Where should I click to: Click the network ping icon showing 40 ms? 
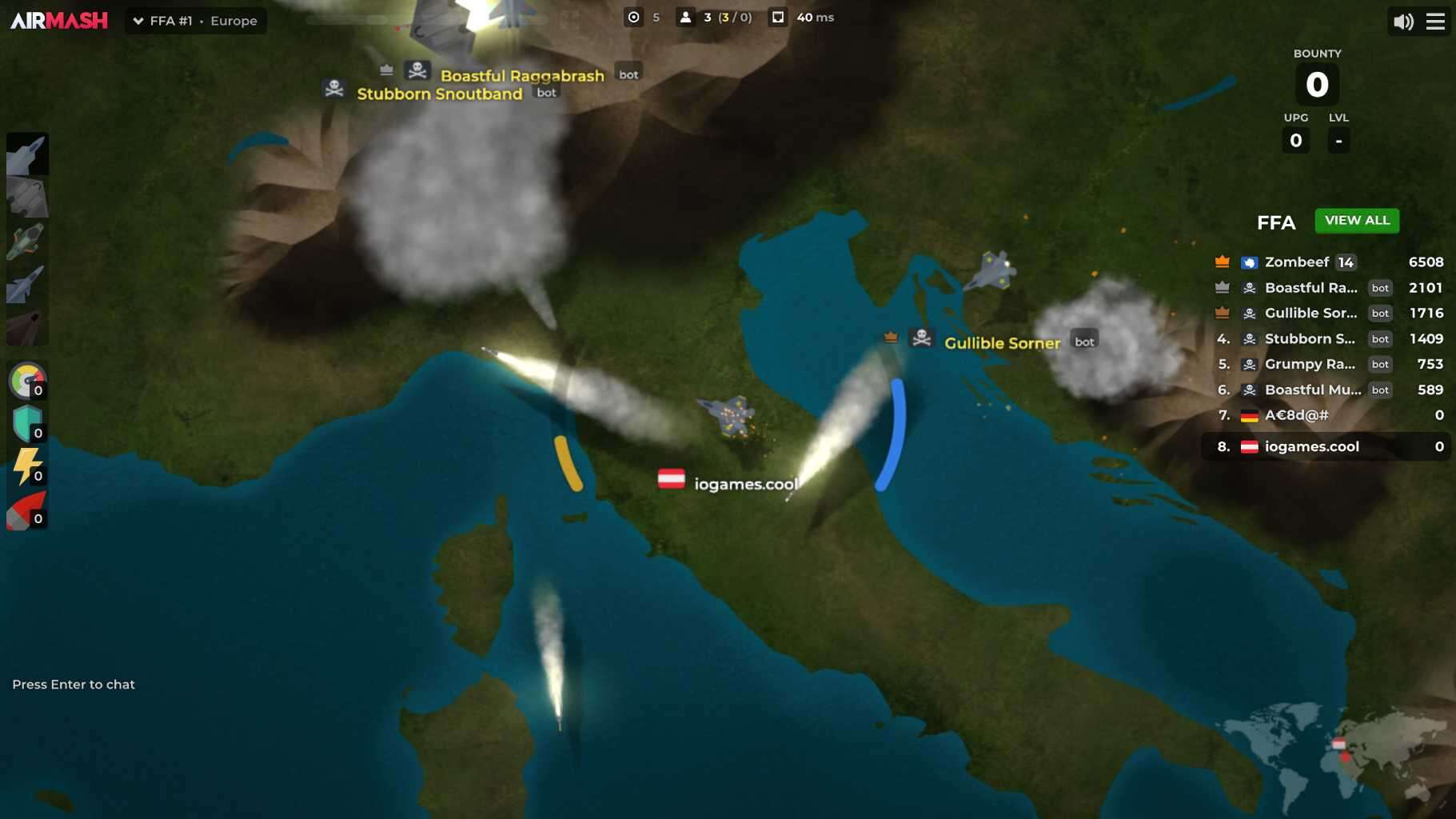(x=778, y=17)
